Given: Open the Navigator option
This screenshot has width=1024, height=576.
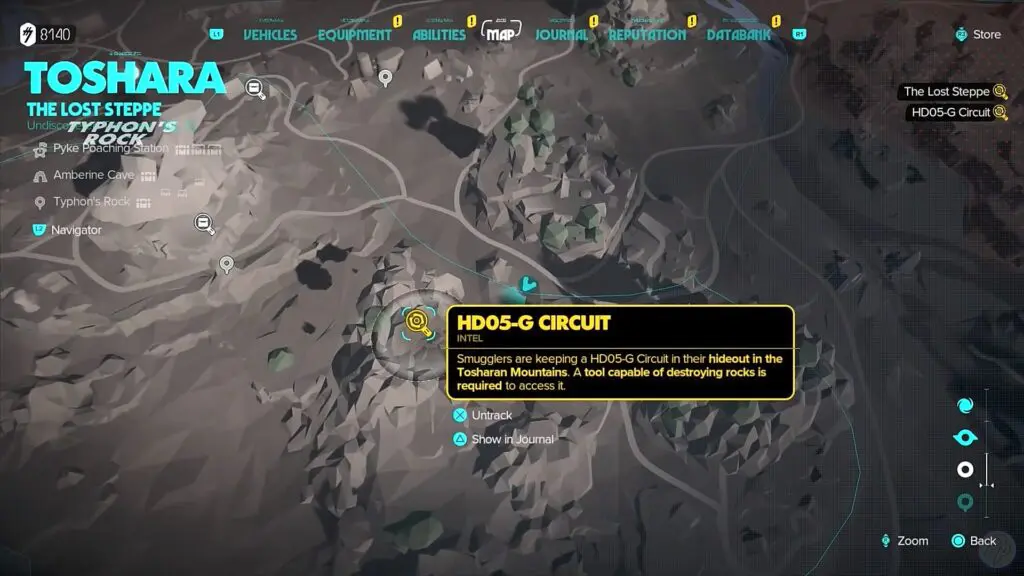Looking at the screenshot, I should click(x=76, y=229).
